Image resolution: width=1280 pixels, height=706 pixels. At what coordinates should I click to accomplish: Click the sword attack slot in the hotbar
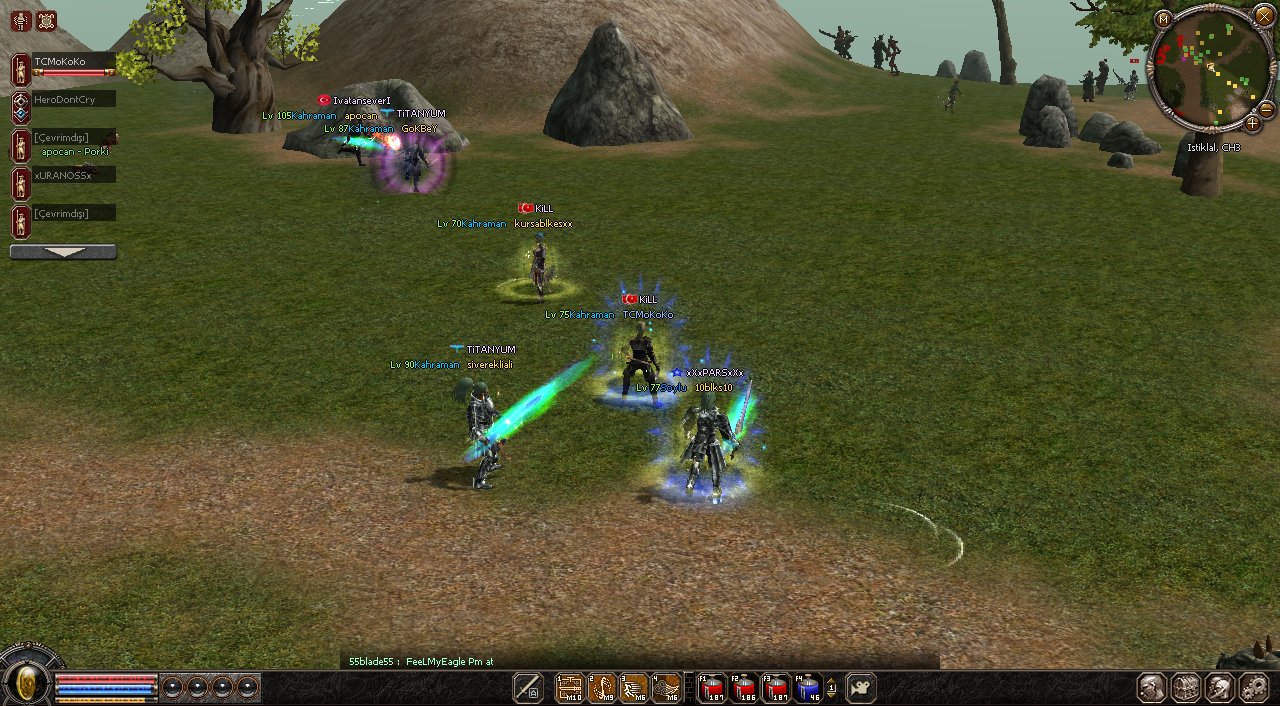coord(528,688)
